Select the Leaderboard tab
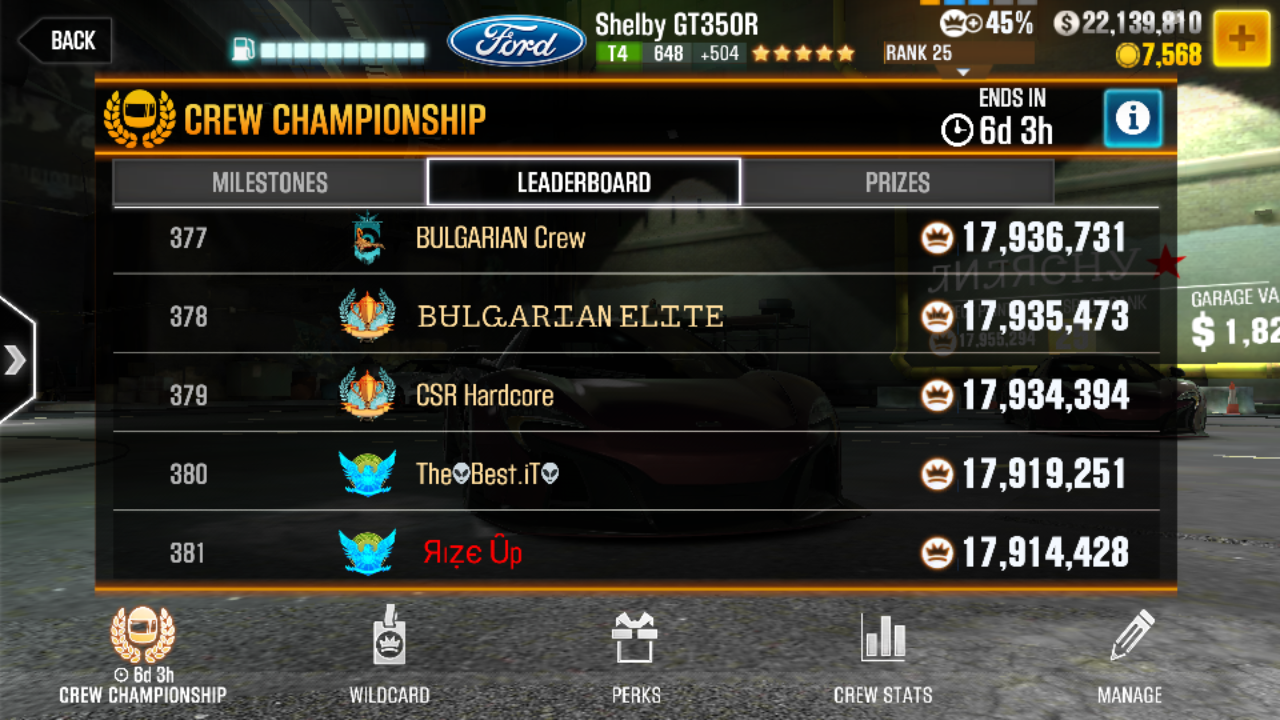The width and height of the screenshot is (1280, 720). click(x=583, y=182)
